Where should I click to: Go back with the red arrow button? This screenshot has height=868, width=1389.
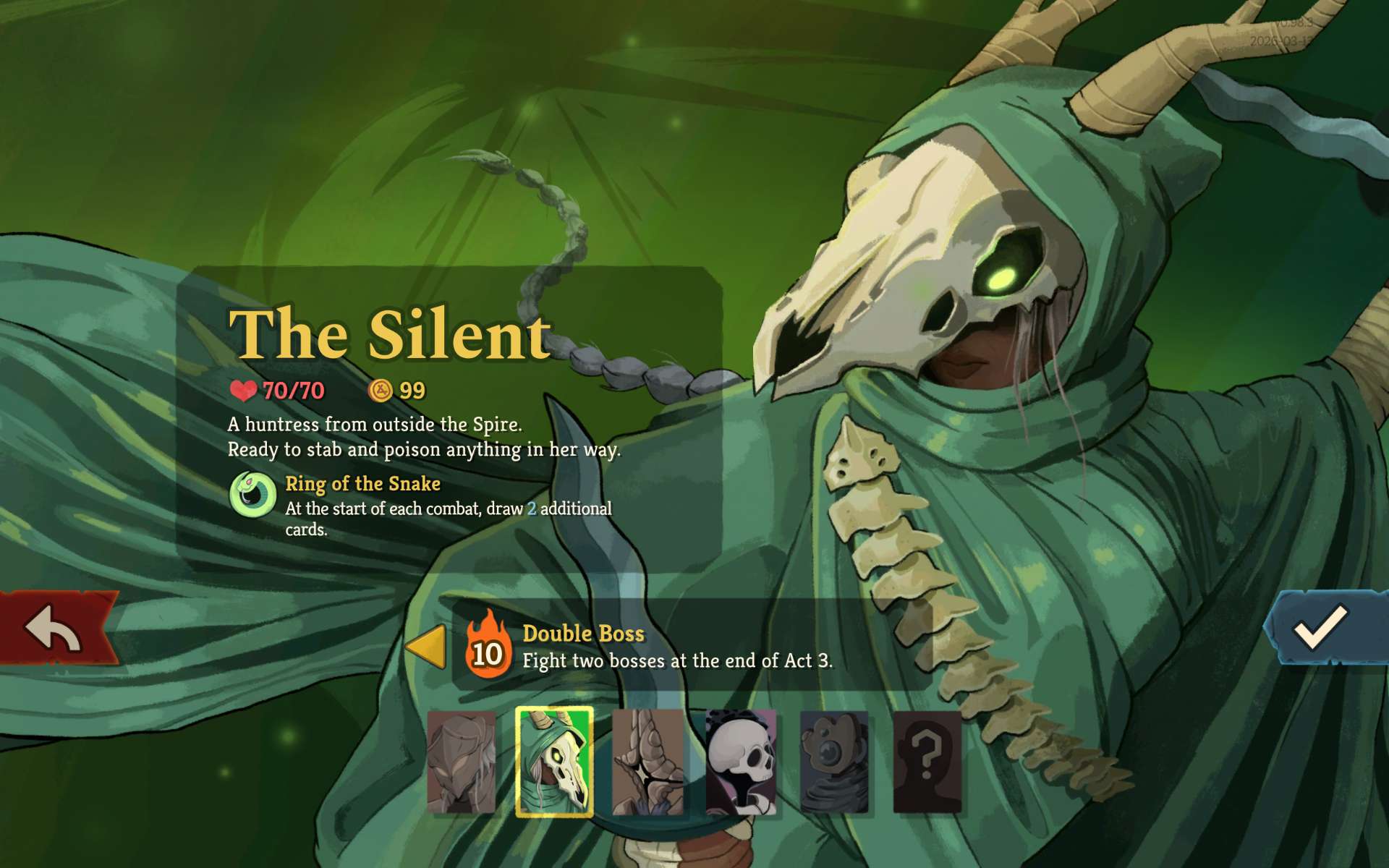pos(56,628)
